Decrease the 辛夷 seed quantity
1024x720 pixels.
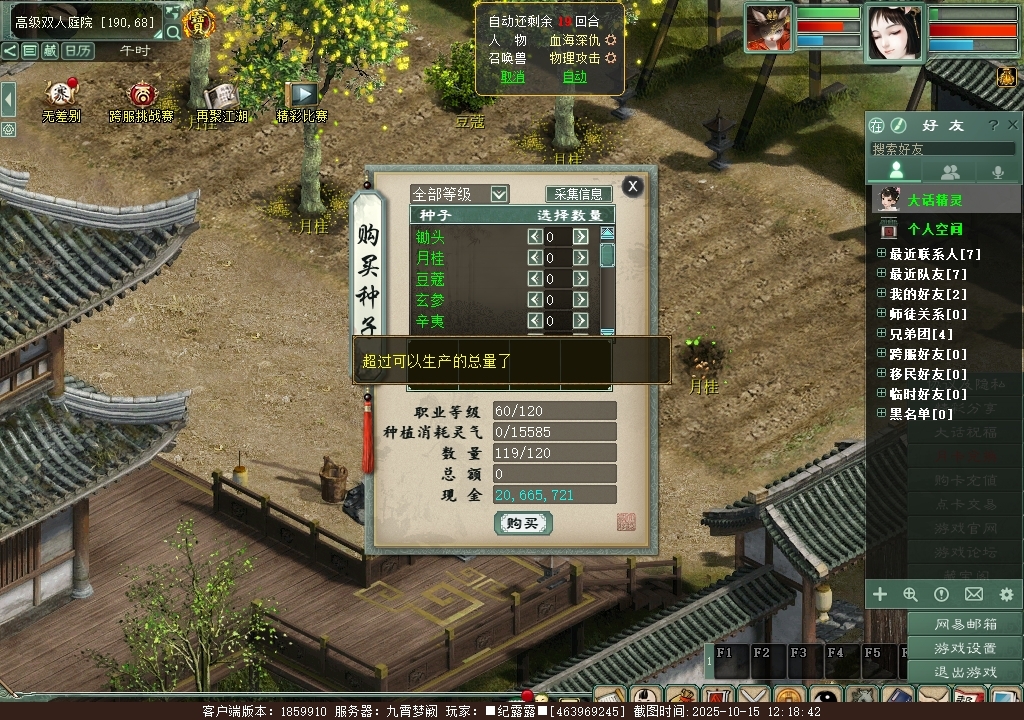point(535,321)
